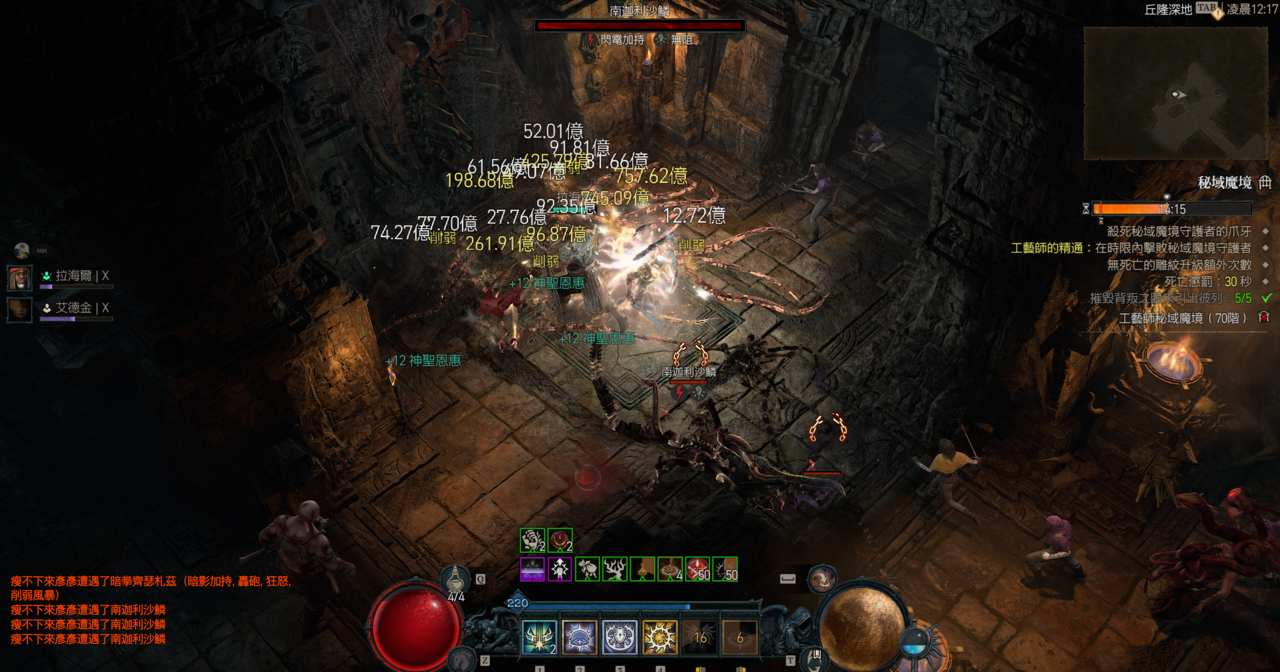
Task: Inspect the buff icon with 4 stacks
Action: 670,569
